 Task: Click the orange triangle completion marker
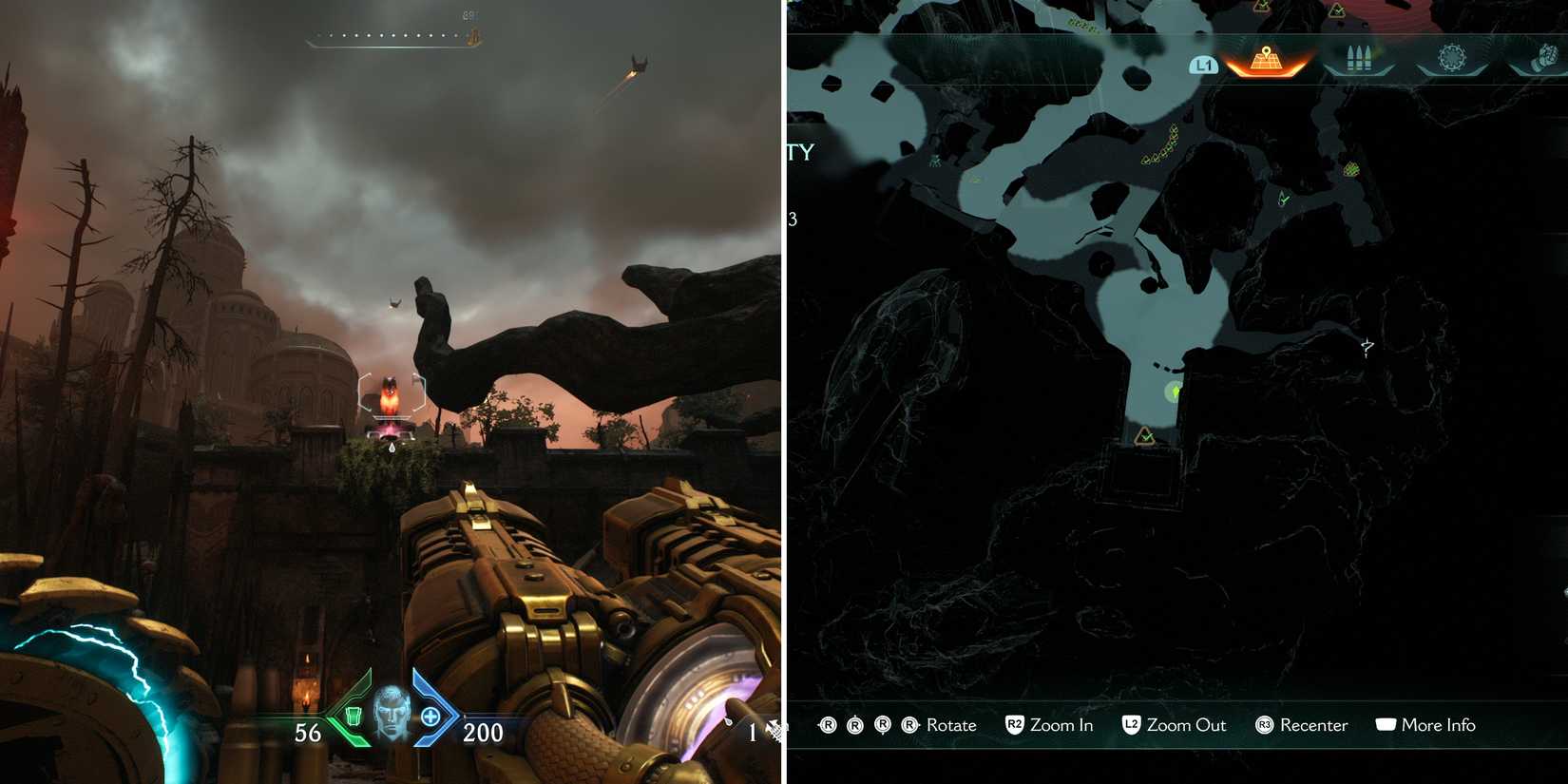[x=1146, y=436]
